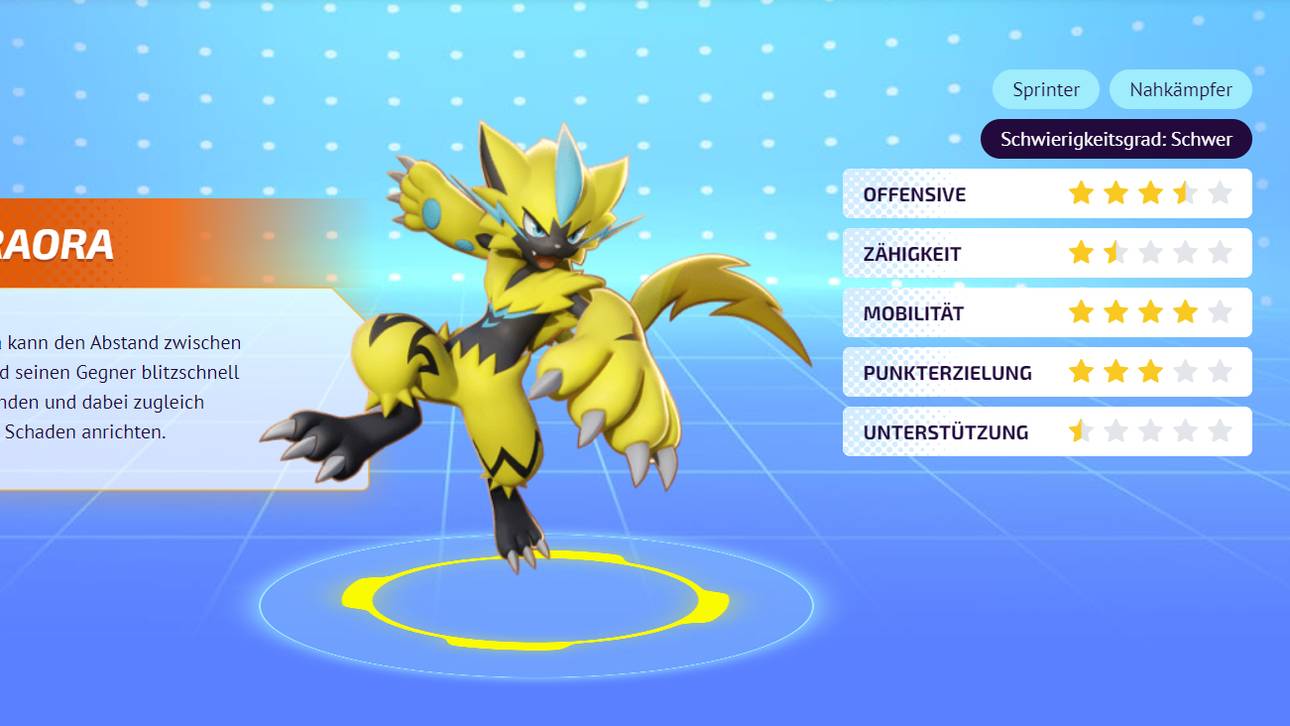Click the half star in the Zähigkeit rating
Screen dimensions: 1290x726
pyautogui.click(x=1116, y=253)
